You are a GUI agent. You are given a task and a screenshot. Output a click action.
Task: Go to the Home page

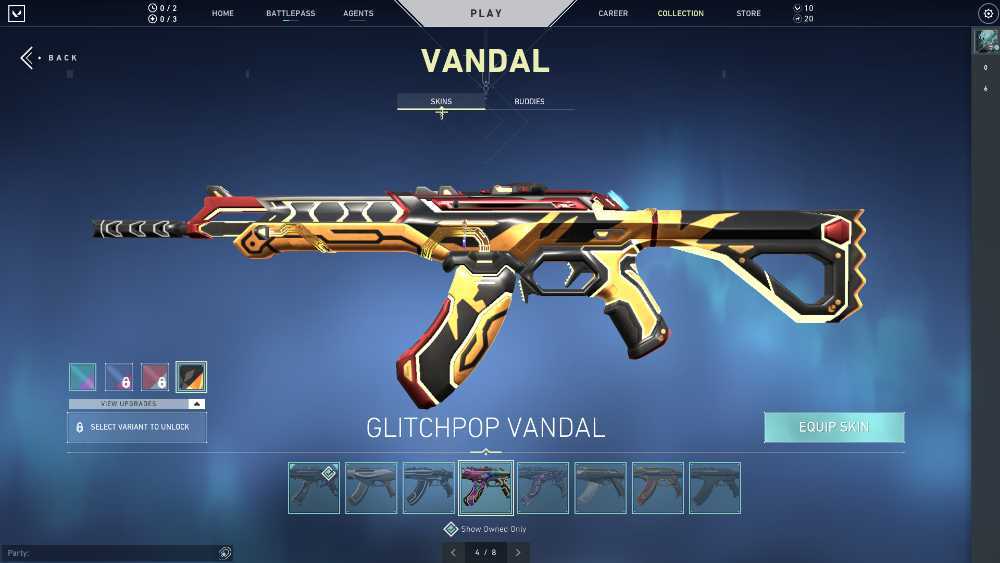(x=222, y=14)
